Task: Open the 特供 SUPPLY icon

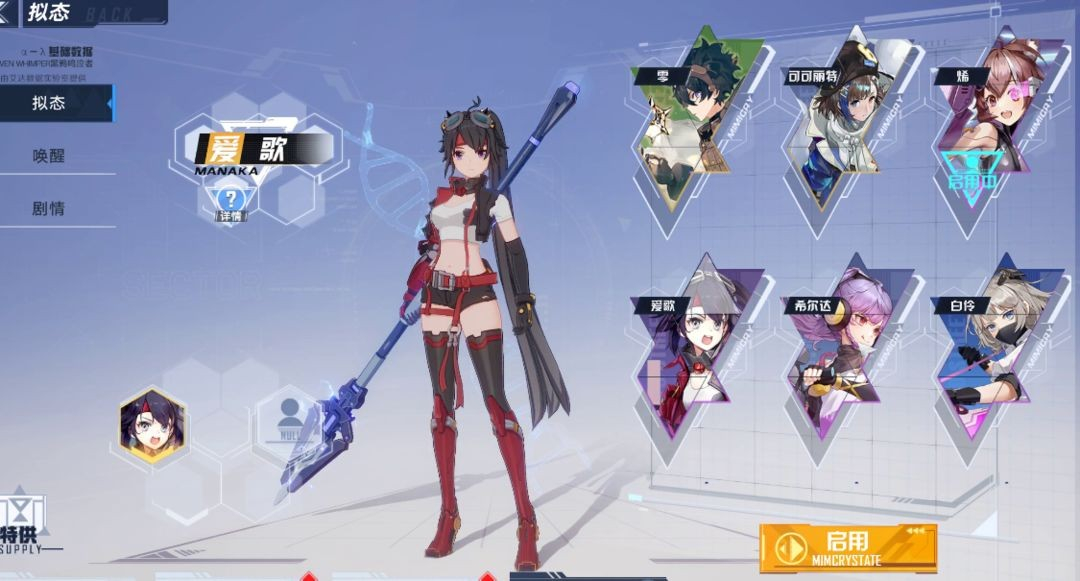Action: [x=22, y=522]
